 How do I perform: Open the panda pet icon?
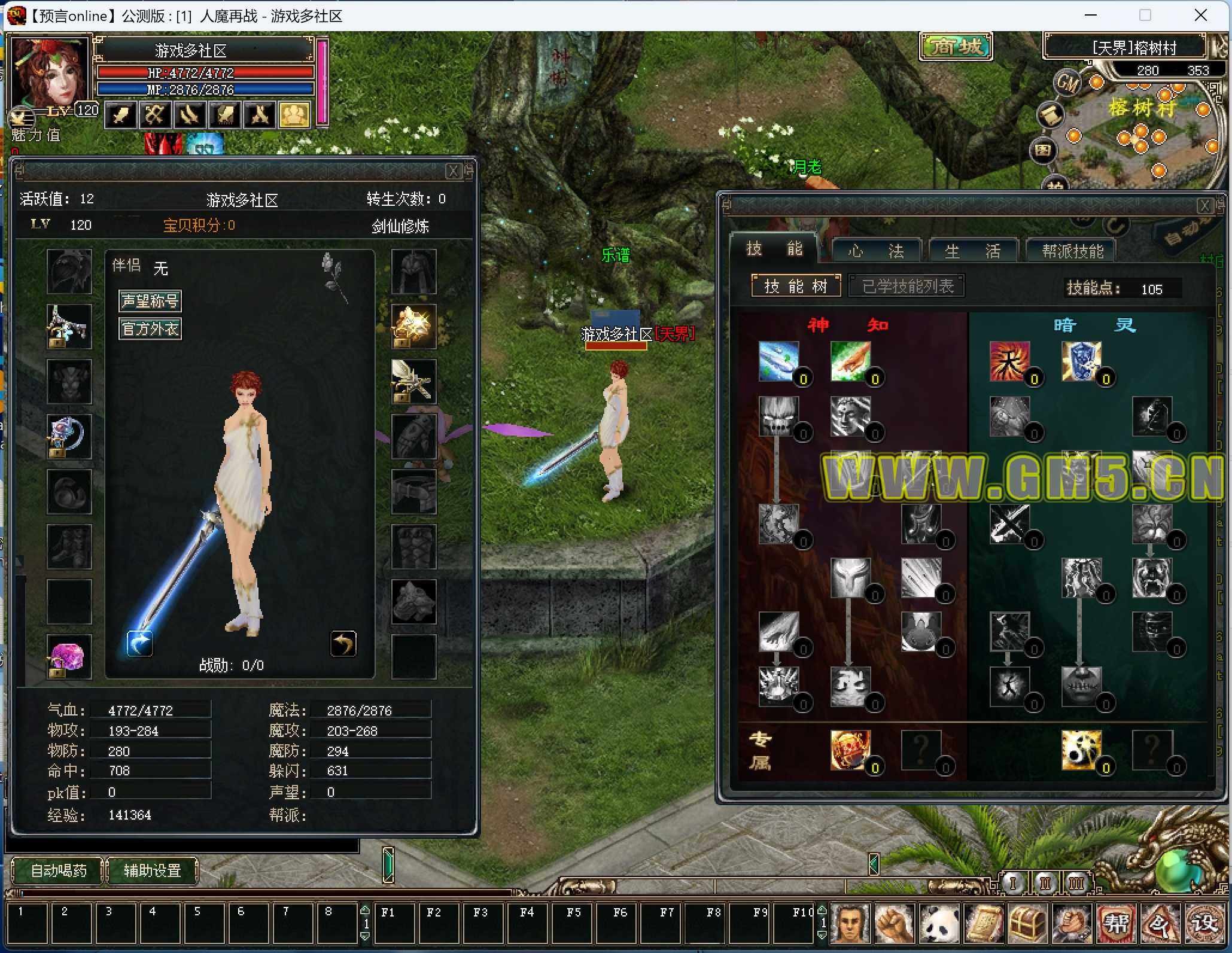coord(938,923)
